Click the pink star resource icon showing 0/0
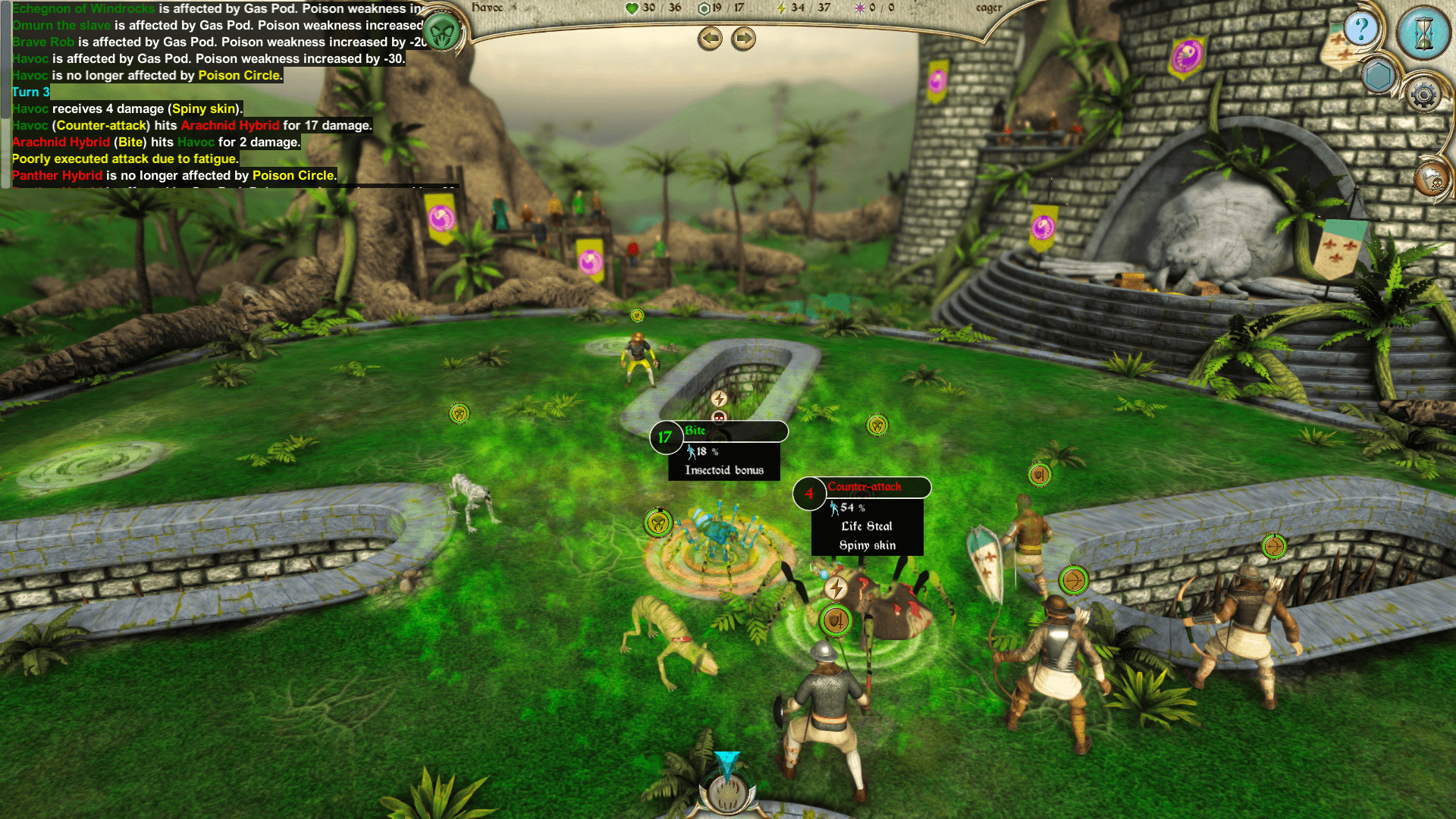This screenshot has height=819, width=1456. pos(859,8)
